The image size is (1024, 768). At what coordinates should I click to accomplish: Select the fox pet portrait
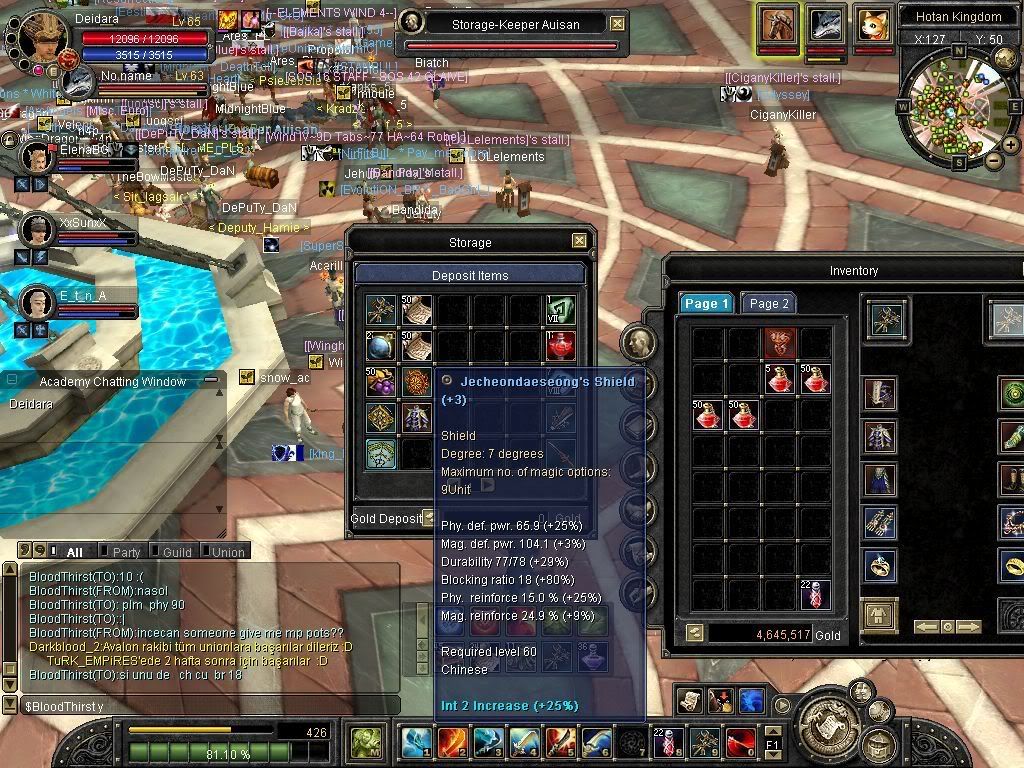(x=873, y=24)
